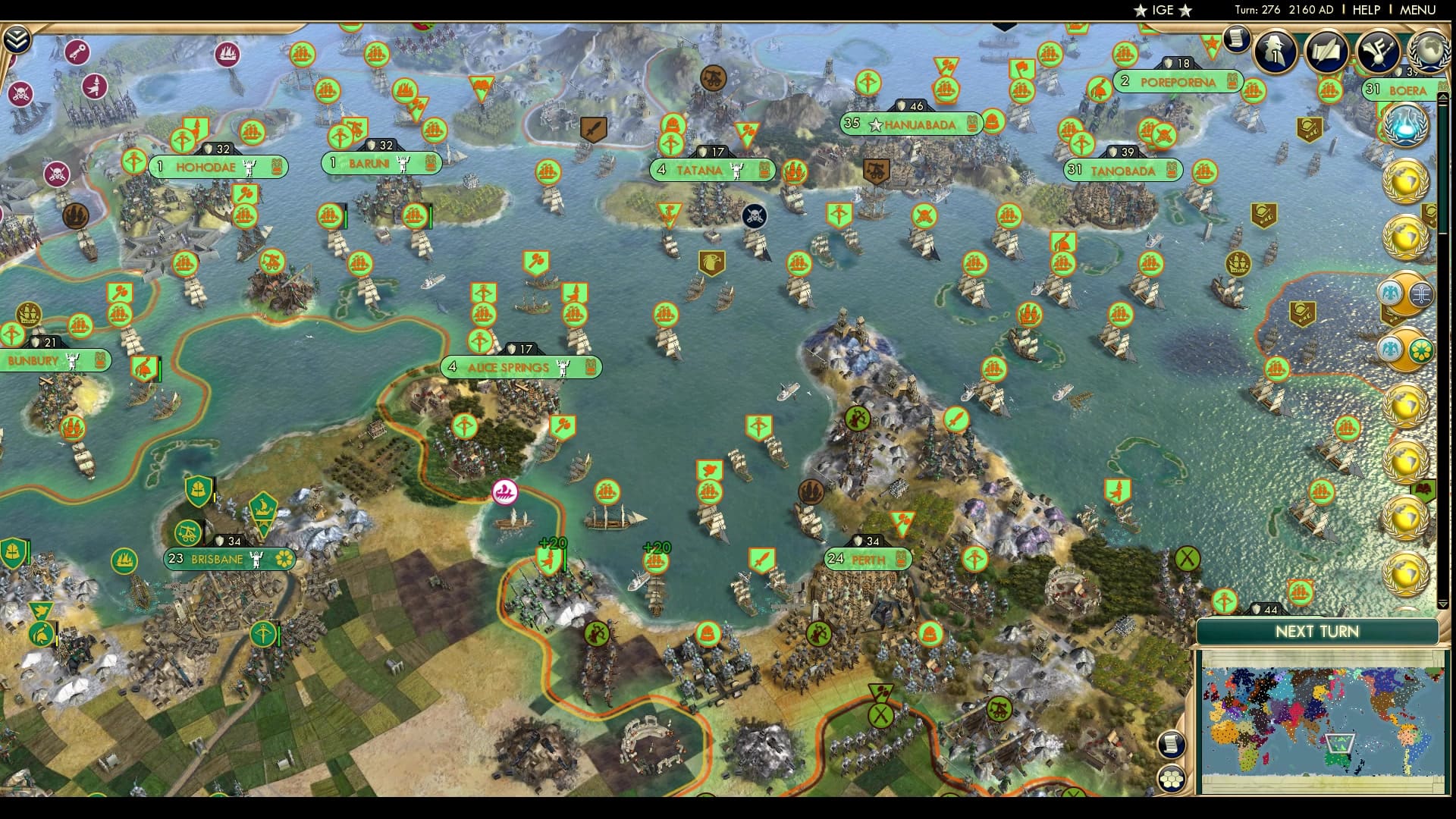This screenshot has width=1456, height=819.
Task: Select the black pirate ship barbarian flag
Action: tap(755, 216)
